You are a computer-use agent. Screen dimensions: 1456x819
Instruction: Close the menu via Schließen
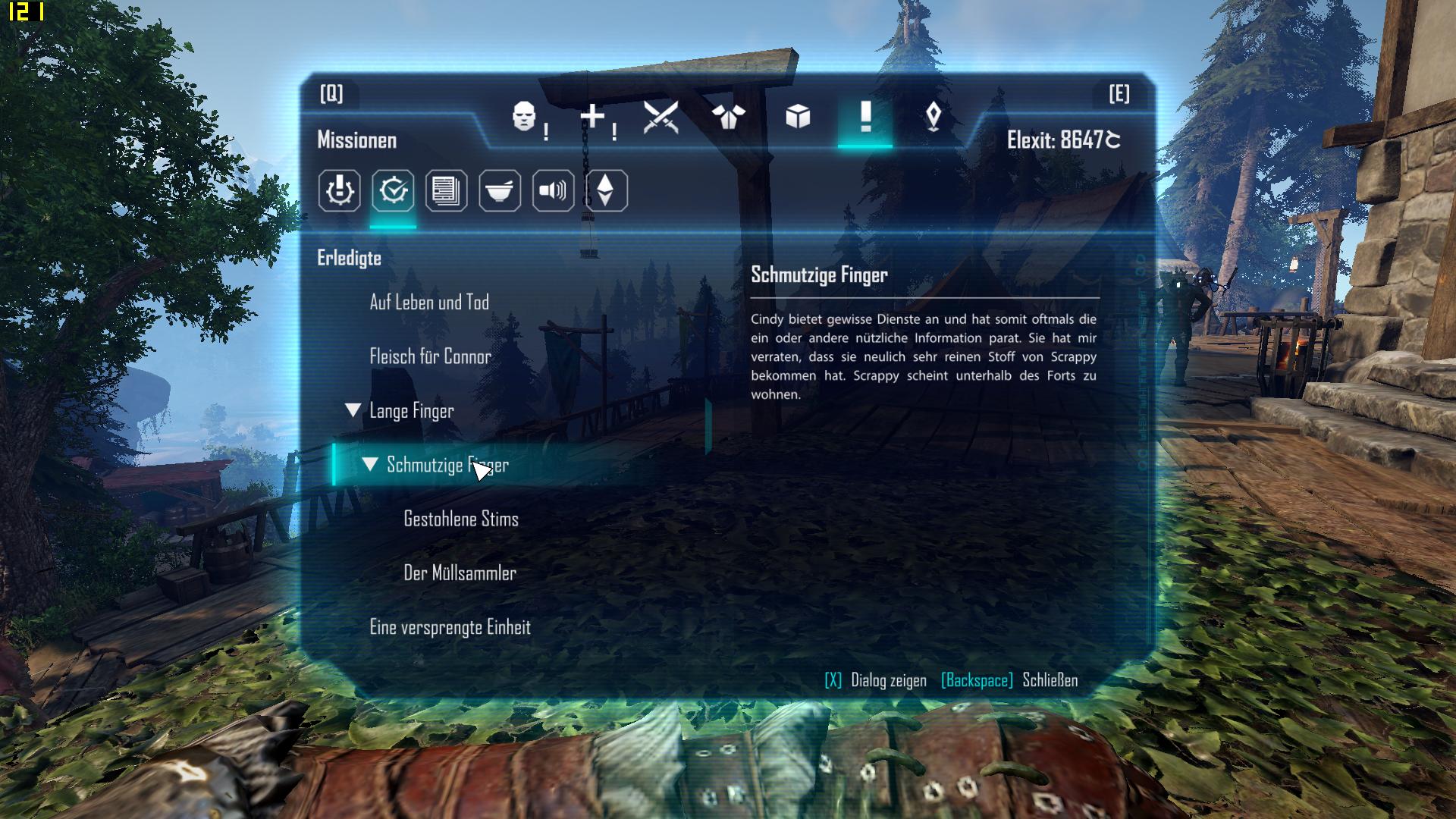point(1050,680)
